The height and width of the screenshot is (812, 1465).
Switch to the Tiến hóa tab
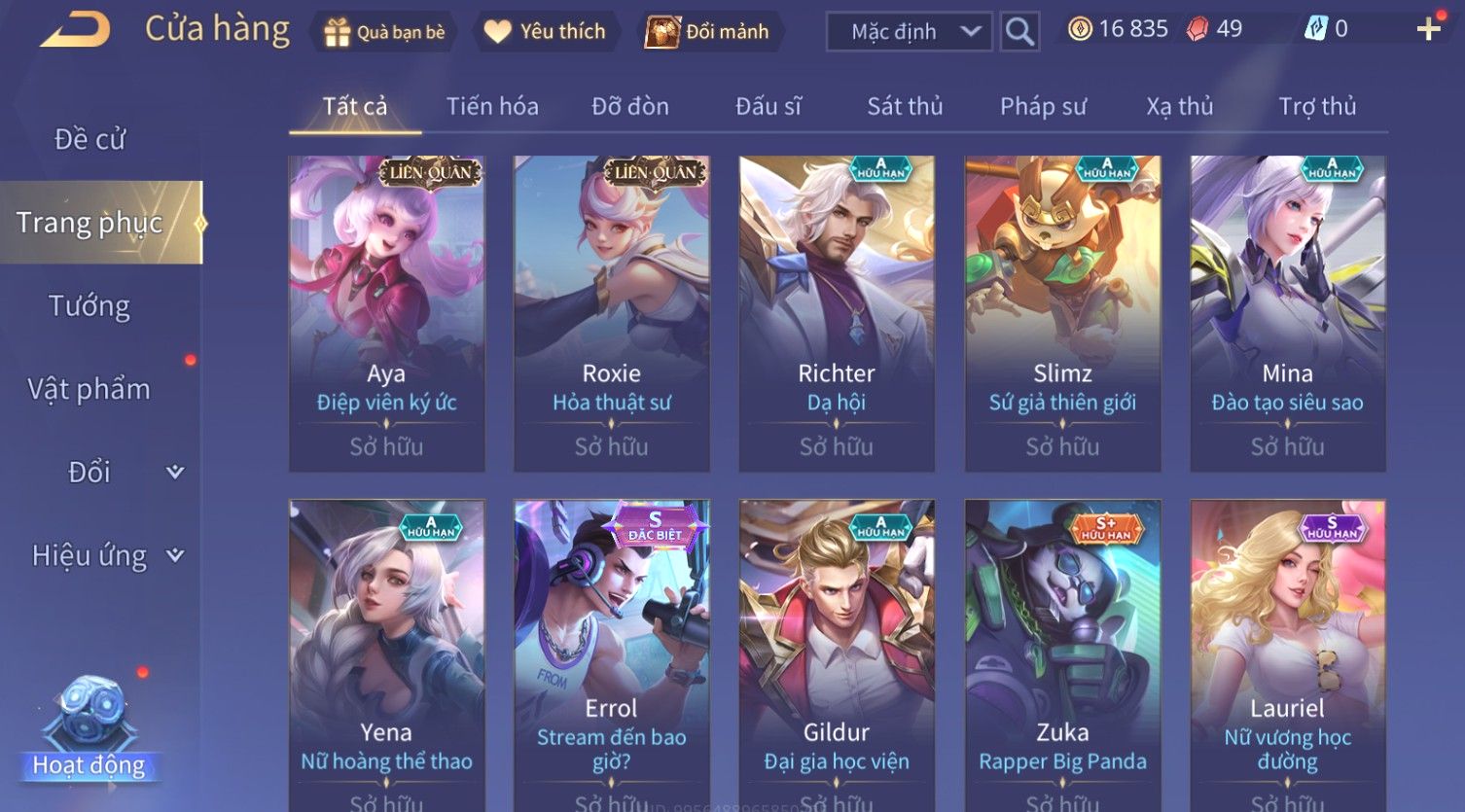(492, 106)
